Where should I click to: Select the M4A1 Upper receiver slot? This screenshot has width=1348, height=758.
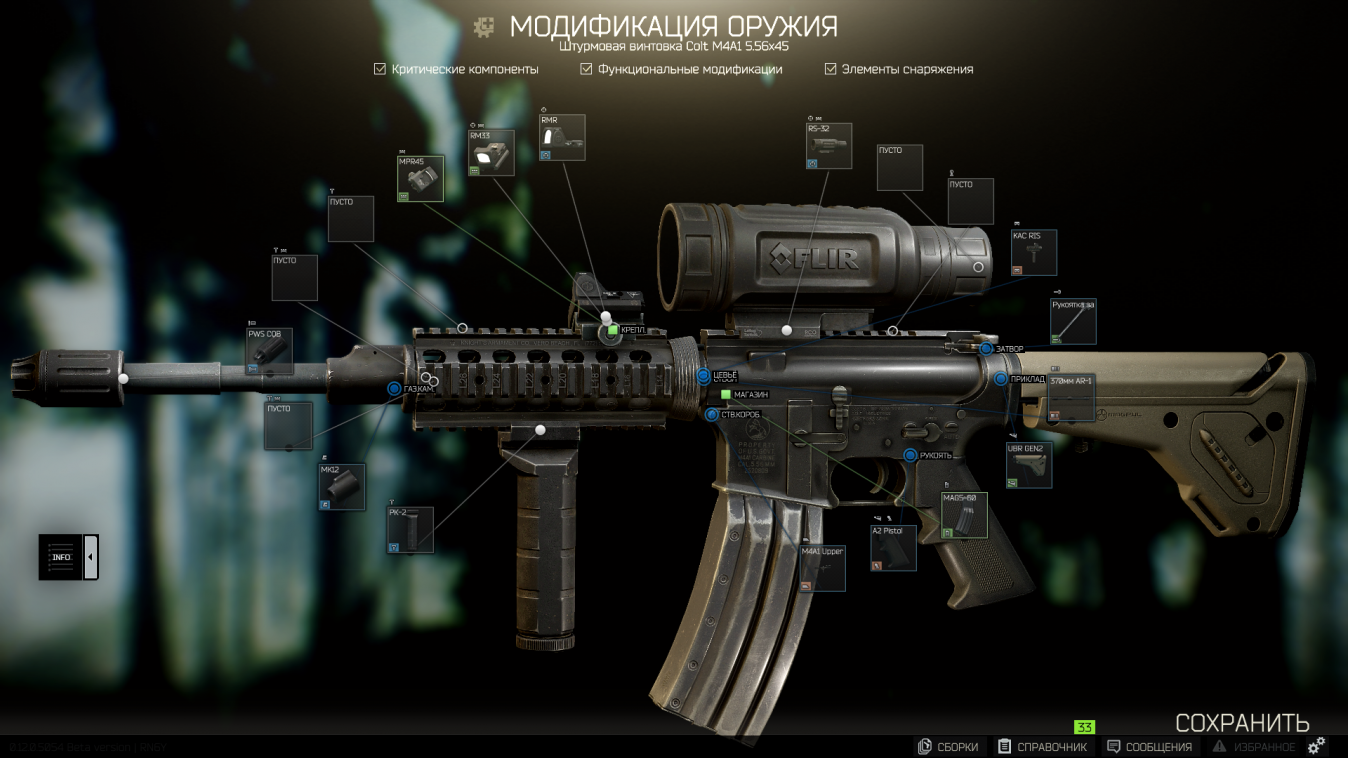(x=822, y=568)
